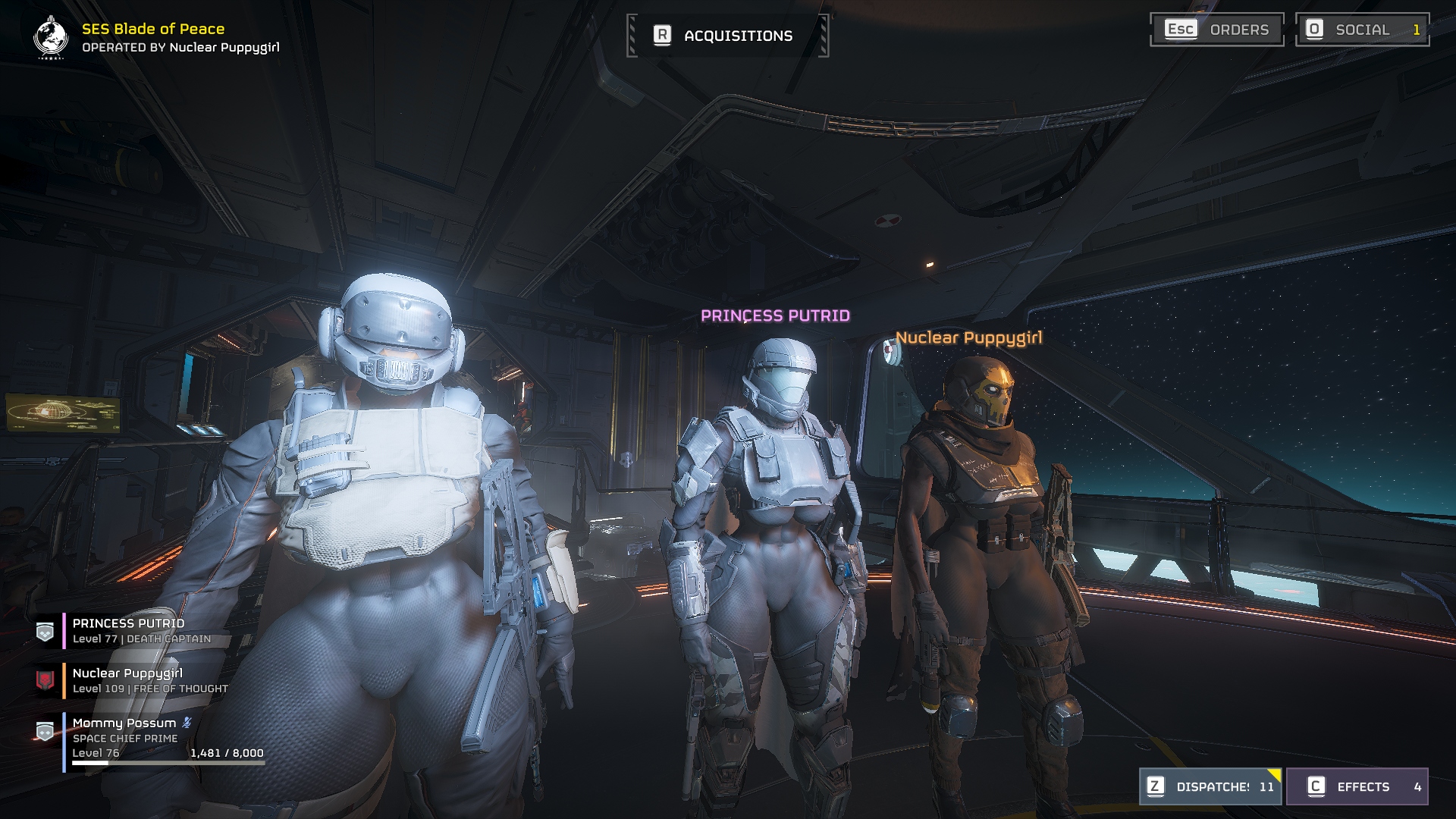1456x819 pixels.
Task: Select PRINCESS PUTRID in the squad list
Action: tap(129, 630)
